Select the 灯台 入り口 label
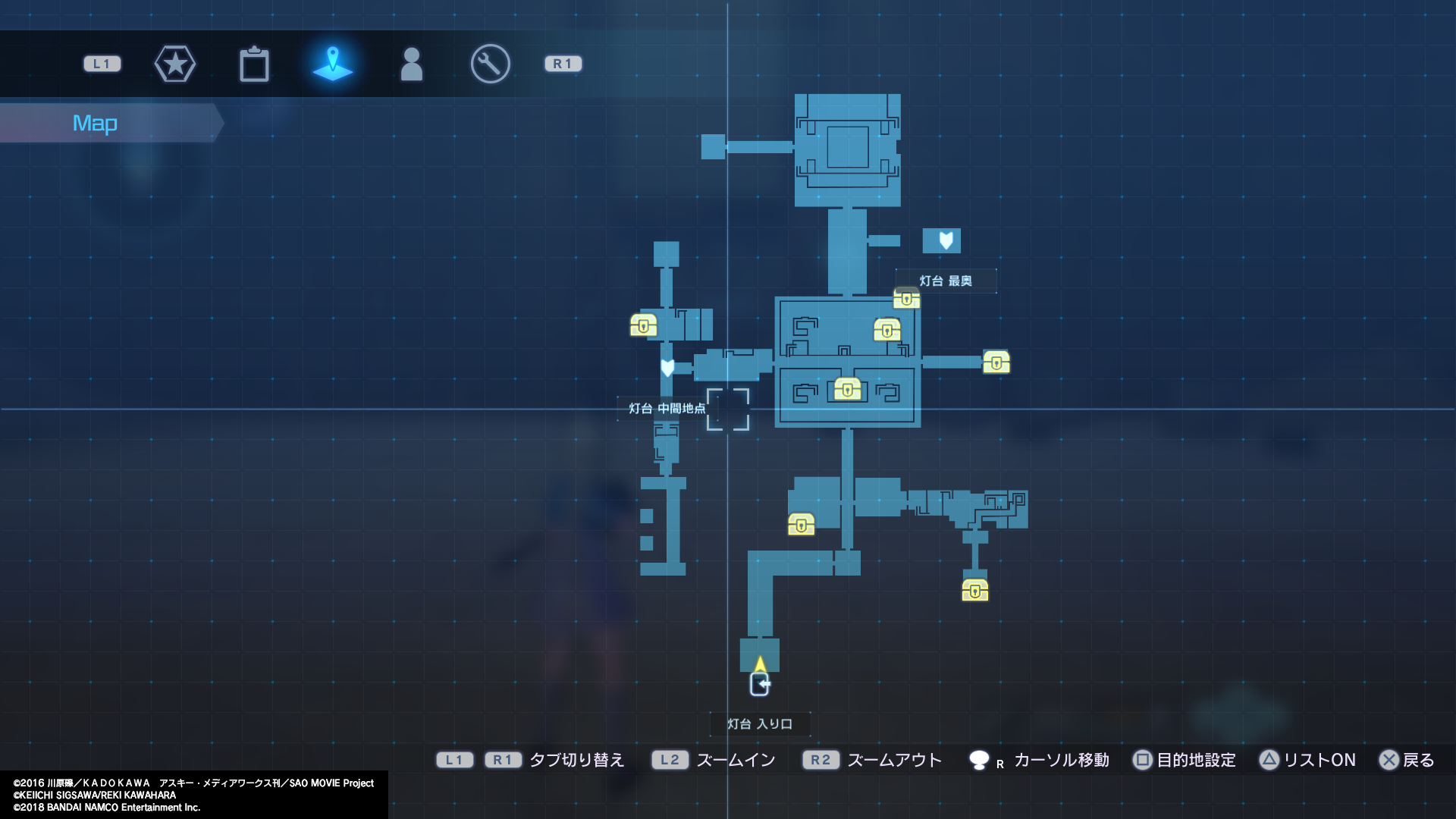Viewport: 1456px width, 819px height. (x=759, y=723)
